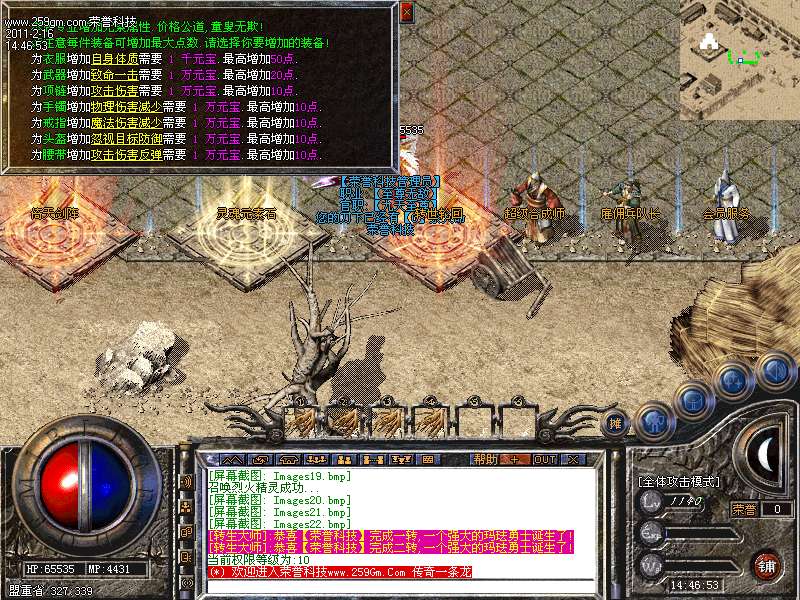Click the chat text input line
The width and height of the screenshot is (800, 600).
(390, 586)
